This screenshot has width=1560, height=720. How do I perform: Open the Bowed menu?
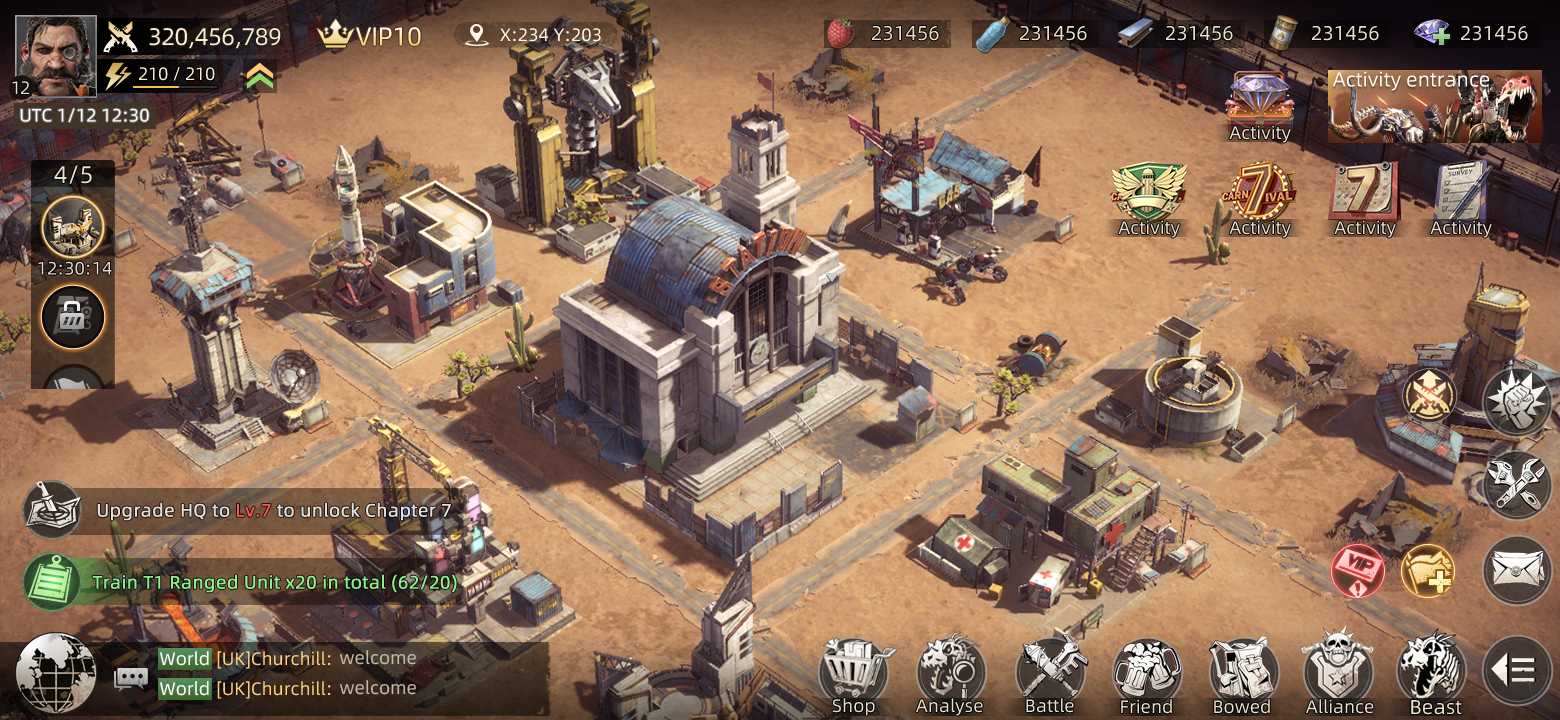pyautogui.click(x=1242, y=668)
